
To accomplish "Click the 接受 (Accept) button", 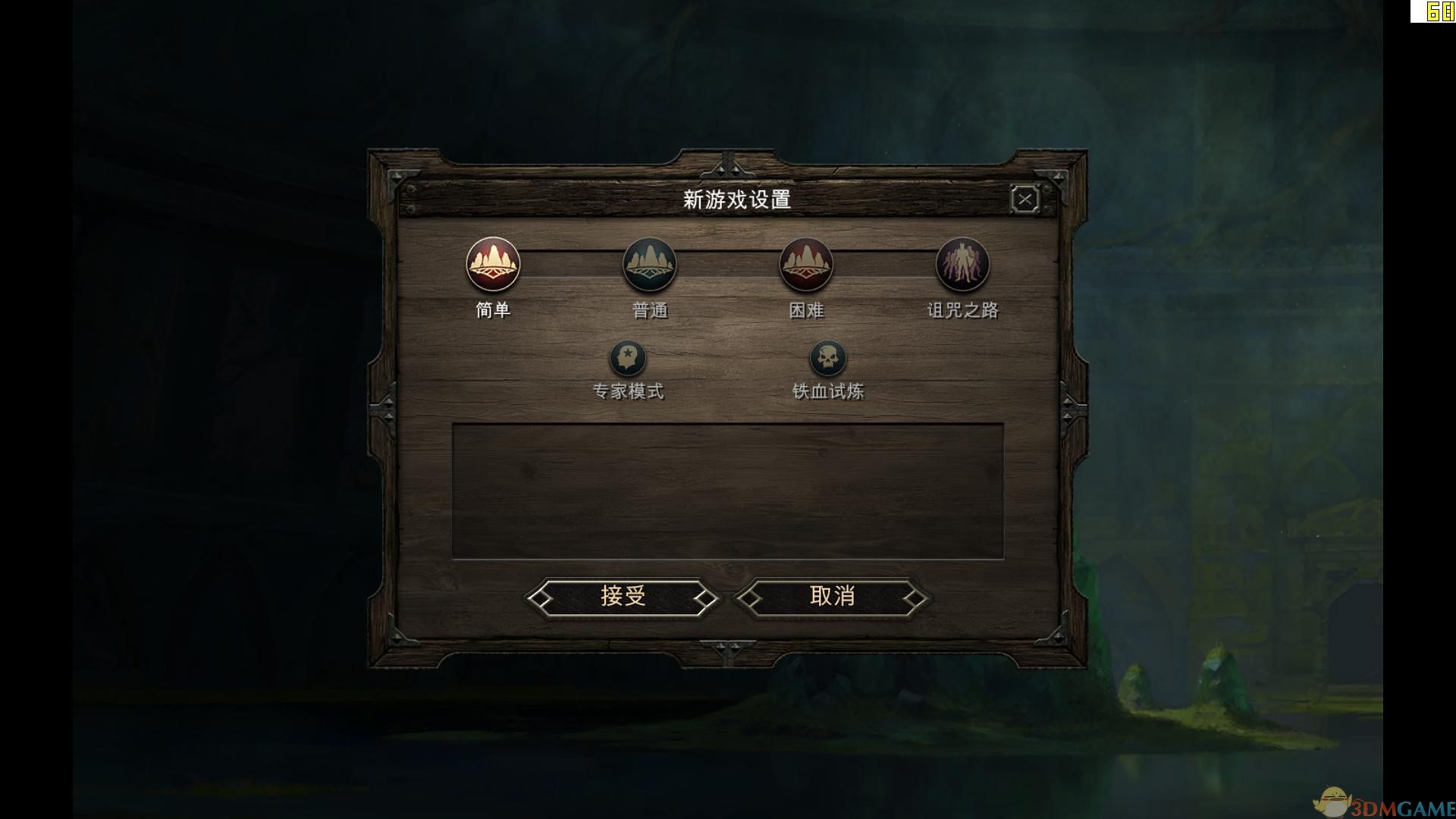I will click(623, 597).
